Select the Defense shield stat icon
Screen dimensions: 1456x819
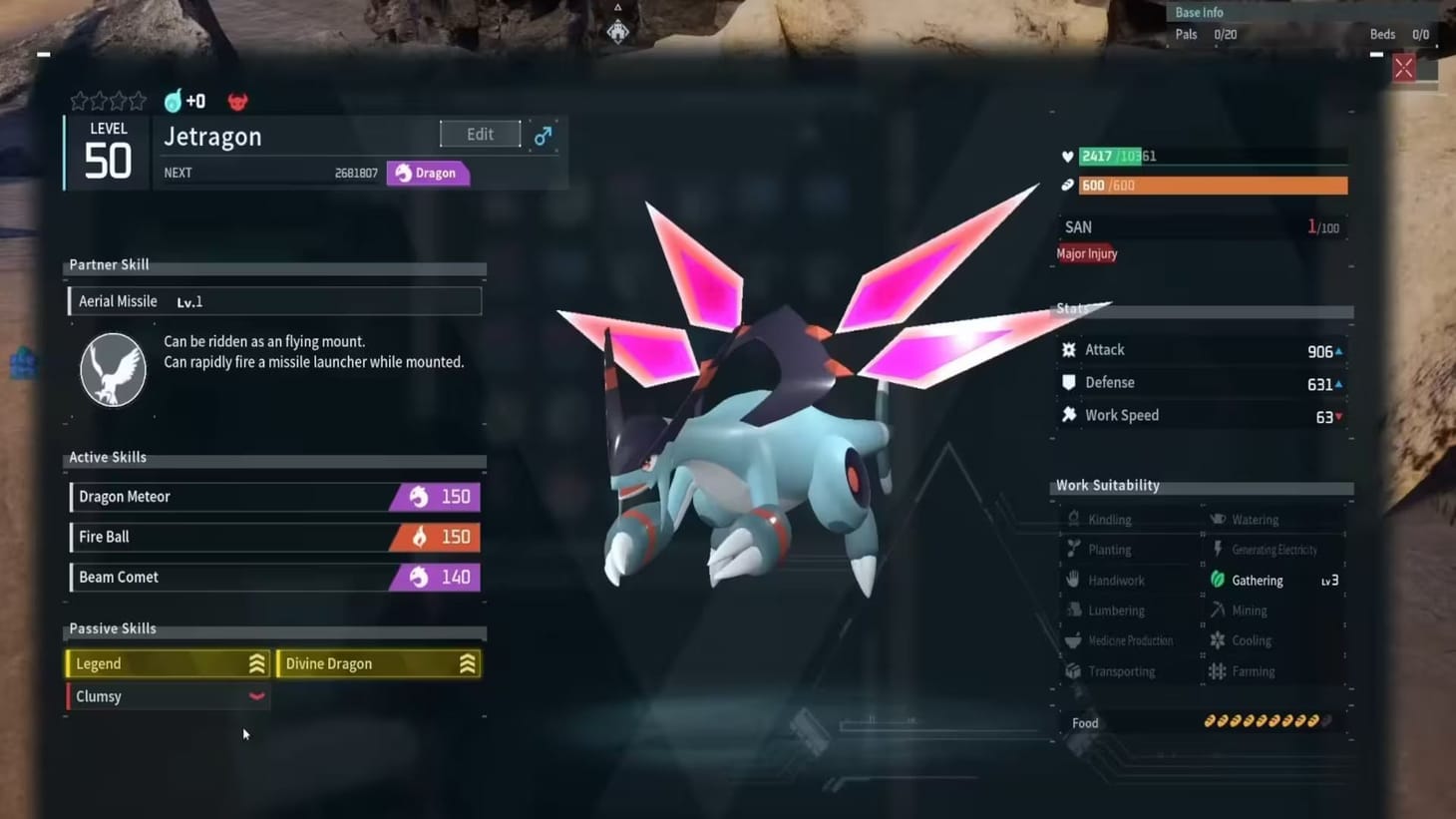tap(1068, 382)
